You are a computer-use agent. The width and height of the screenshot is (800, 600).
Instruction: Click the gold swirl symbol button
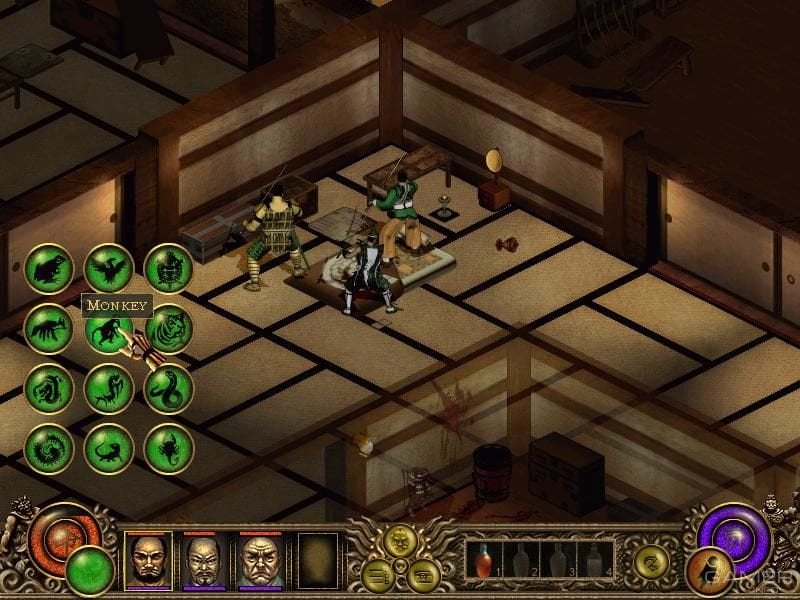click(652, 561)
